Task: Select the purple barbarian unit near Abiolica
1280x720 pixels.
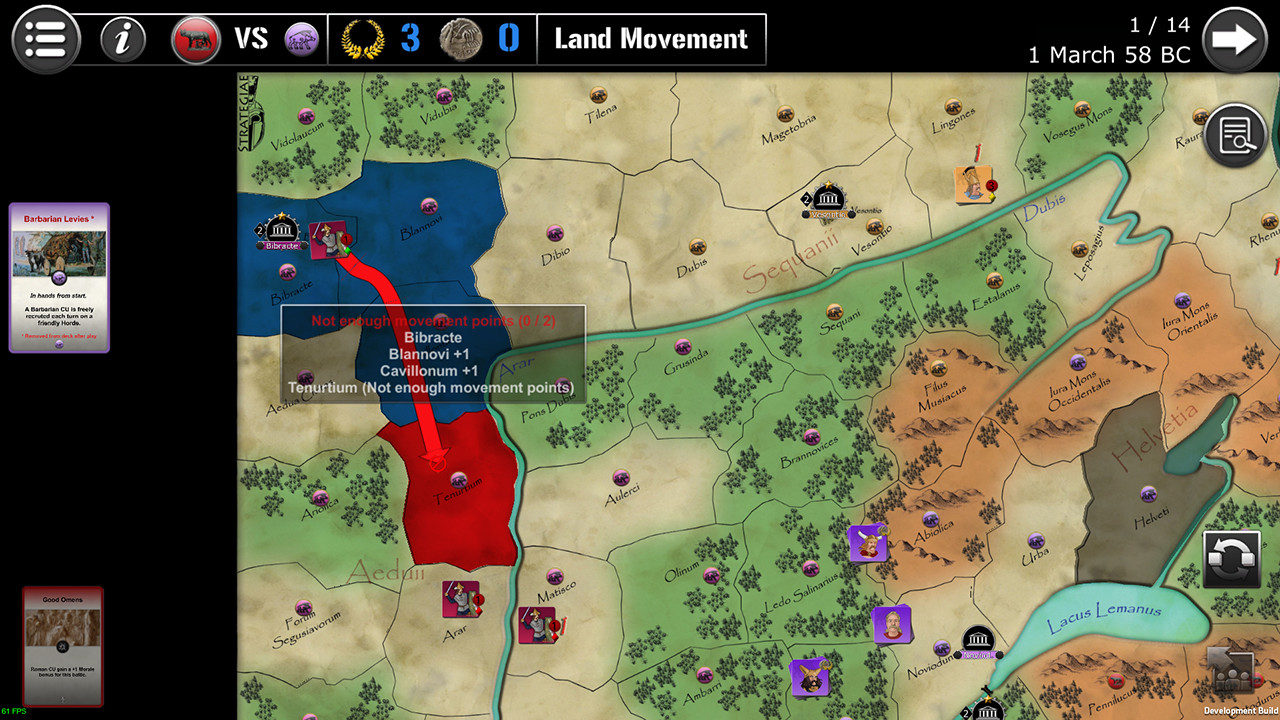Action: pos(868,543)
